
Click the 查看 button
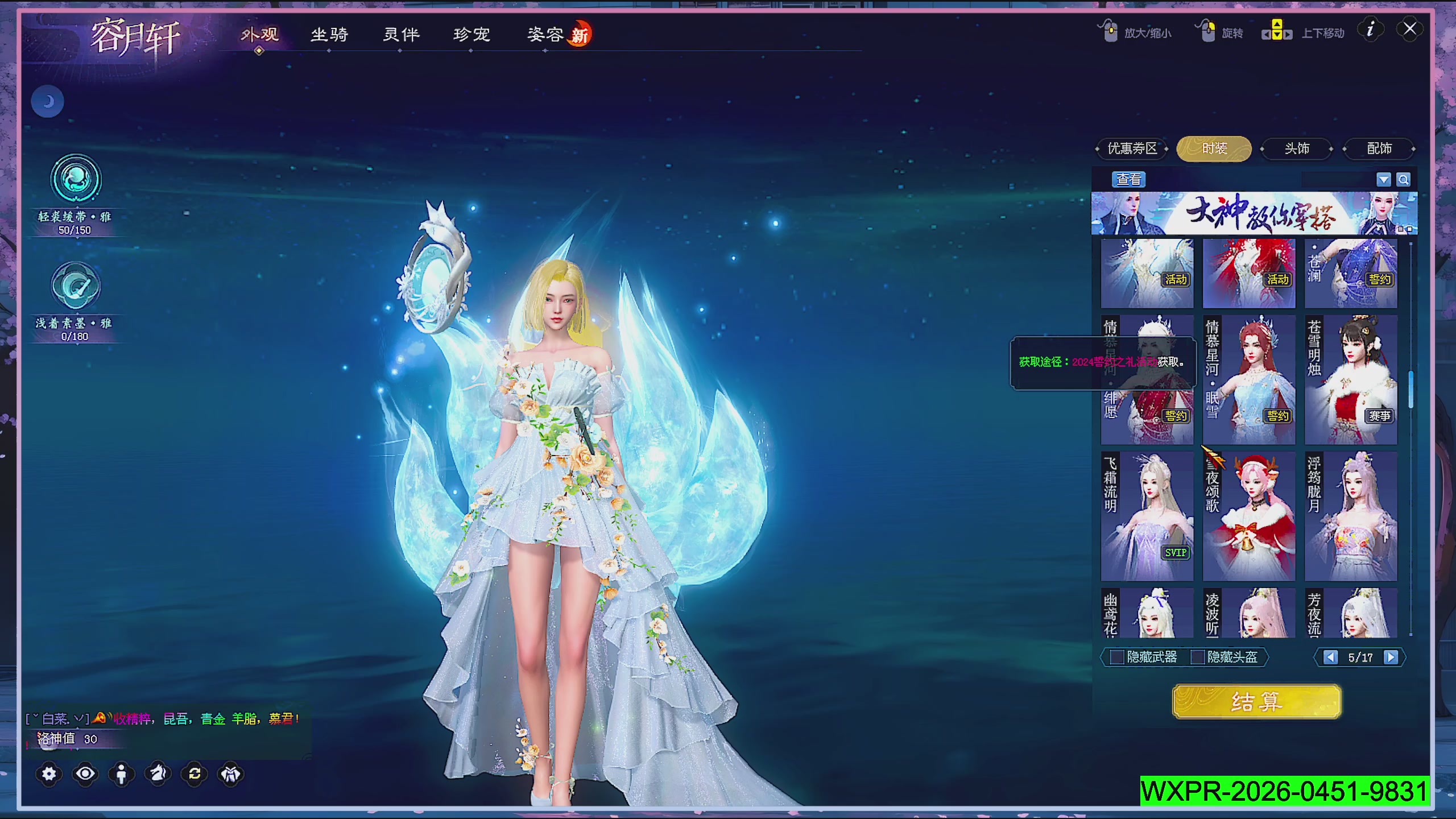[1128, 180]
